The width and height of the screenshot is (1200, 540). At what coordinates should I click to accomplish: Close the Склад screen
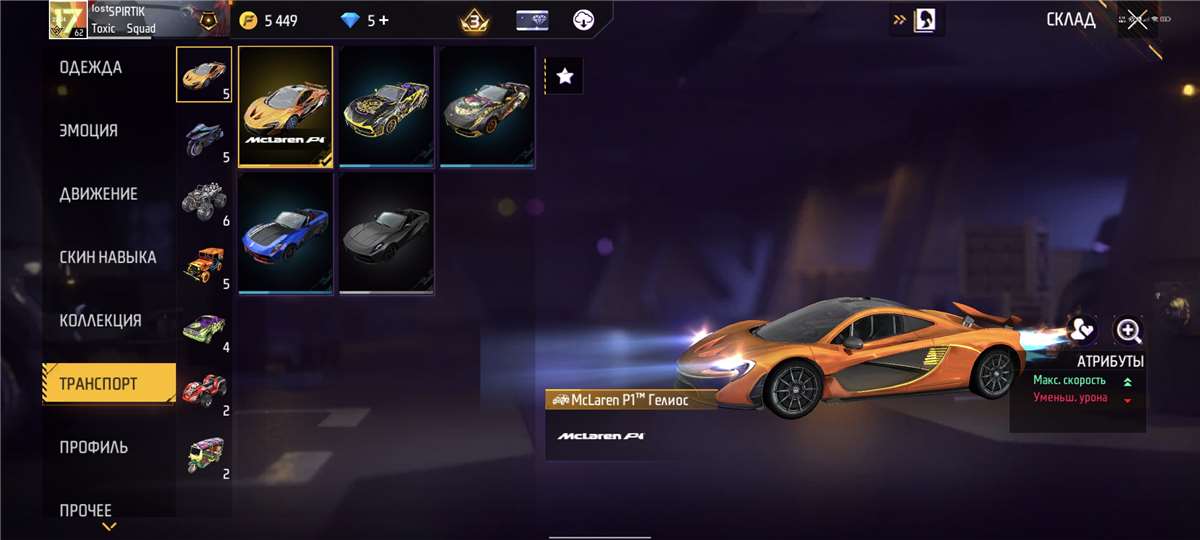[x=1137, y=20]
